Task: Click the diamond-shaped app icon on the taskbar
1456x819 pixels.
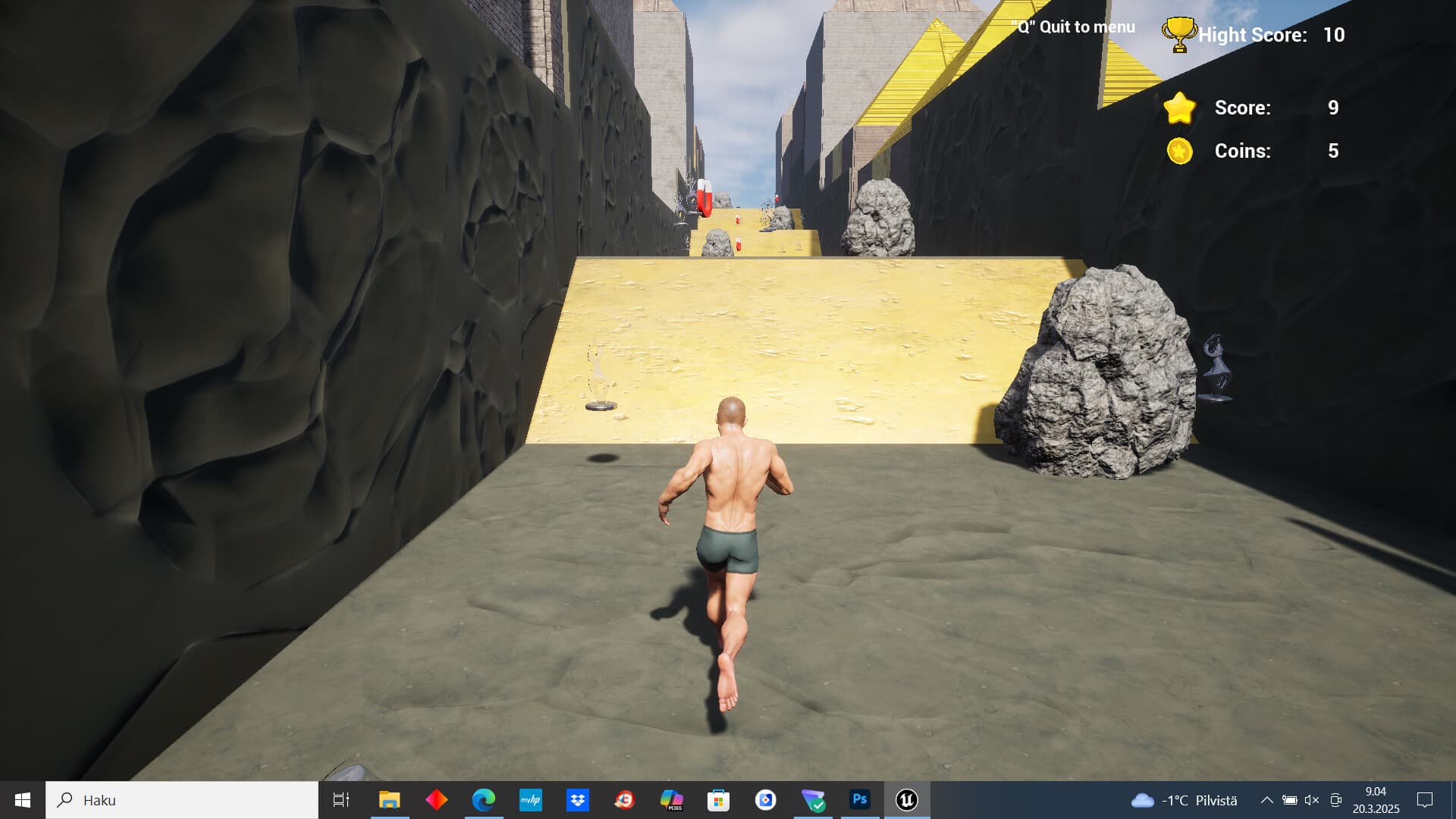Action: point(437,800)
